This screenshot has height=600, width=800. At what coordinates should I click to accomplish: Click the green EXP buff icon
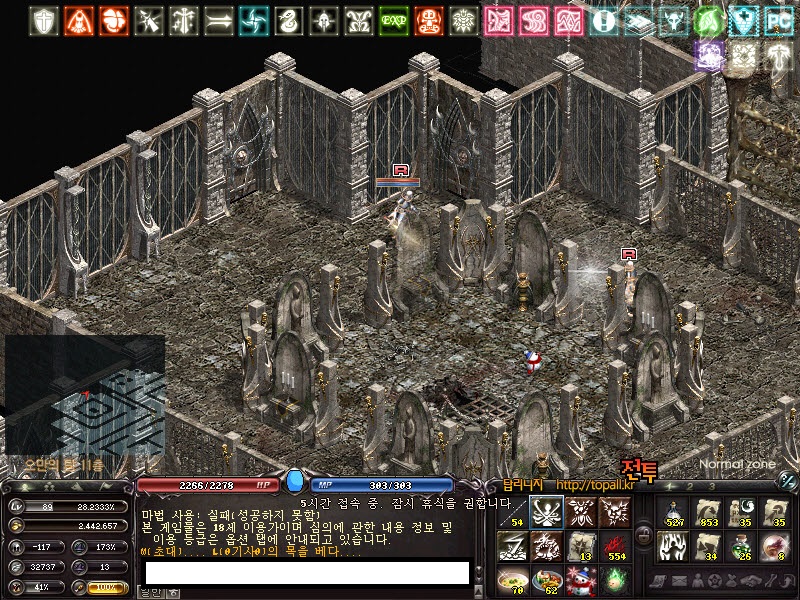pyautogui.click(x=394, y=20)
